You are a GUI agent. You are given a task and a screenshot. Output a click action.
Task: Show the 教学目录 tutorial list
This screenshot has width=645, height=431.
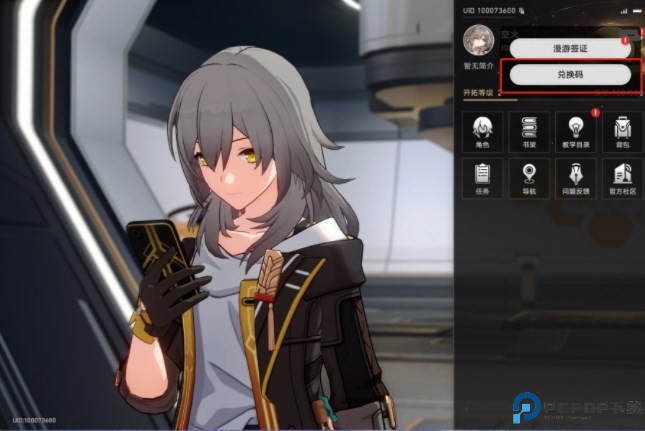[x=576, y=131]
